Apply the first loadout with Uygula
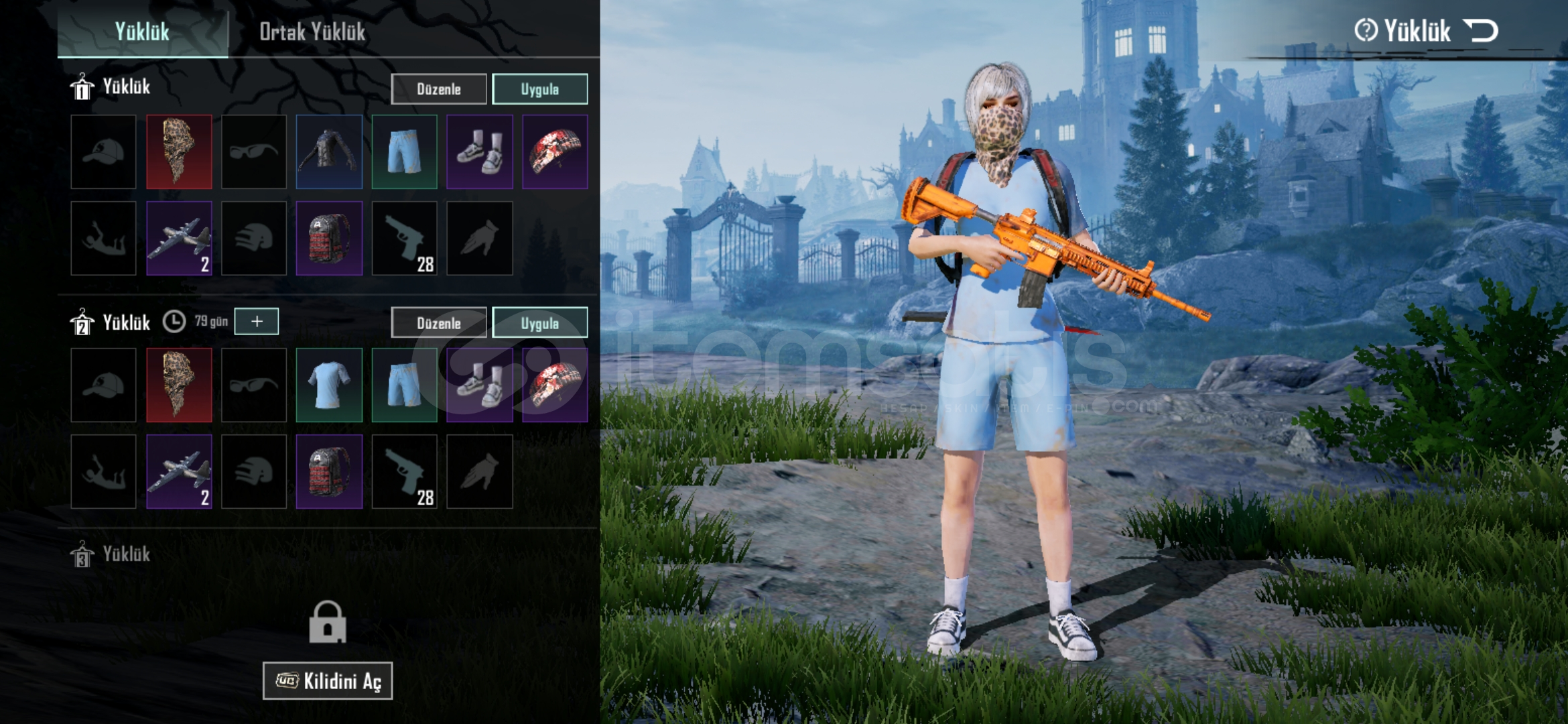1568x724 pixels. (x=539, y=89)
